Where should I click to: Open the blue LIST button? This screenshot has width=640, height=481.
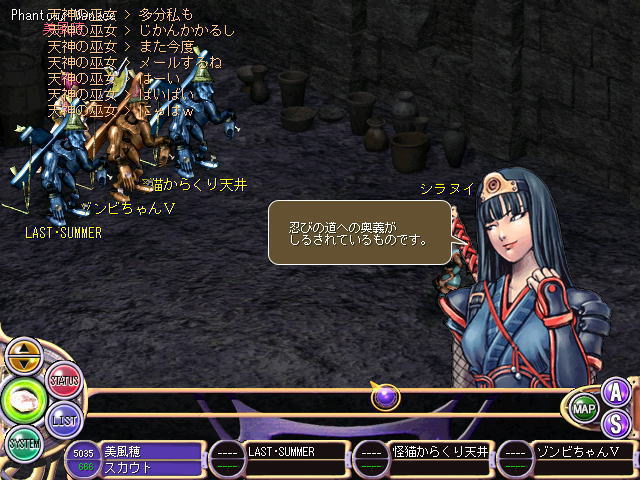tap(64, 420)
